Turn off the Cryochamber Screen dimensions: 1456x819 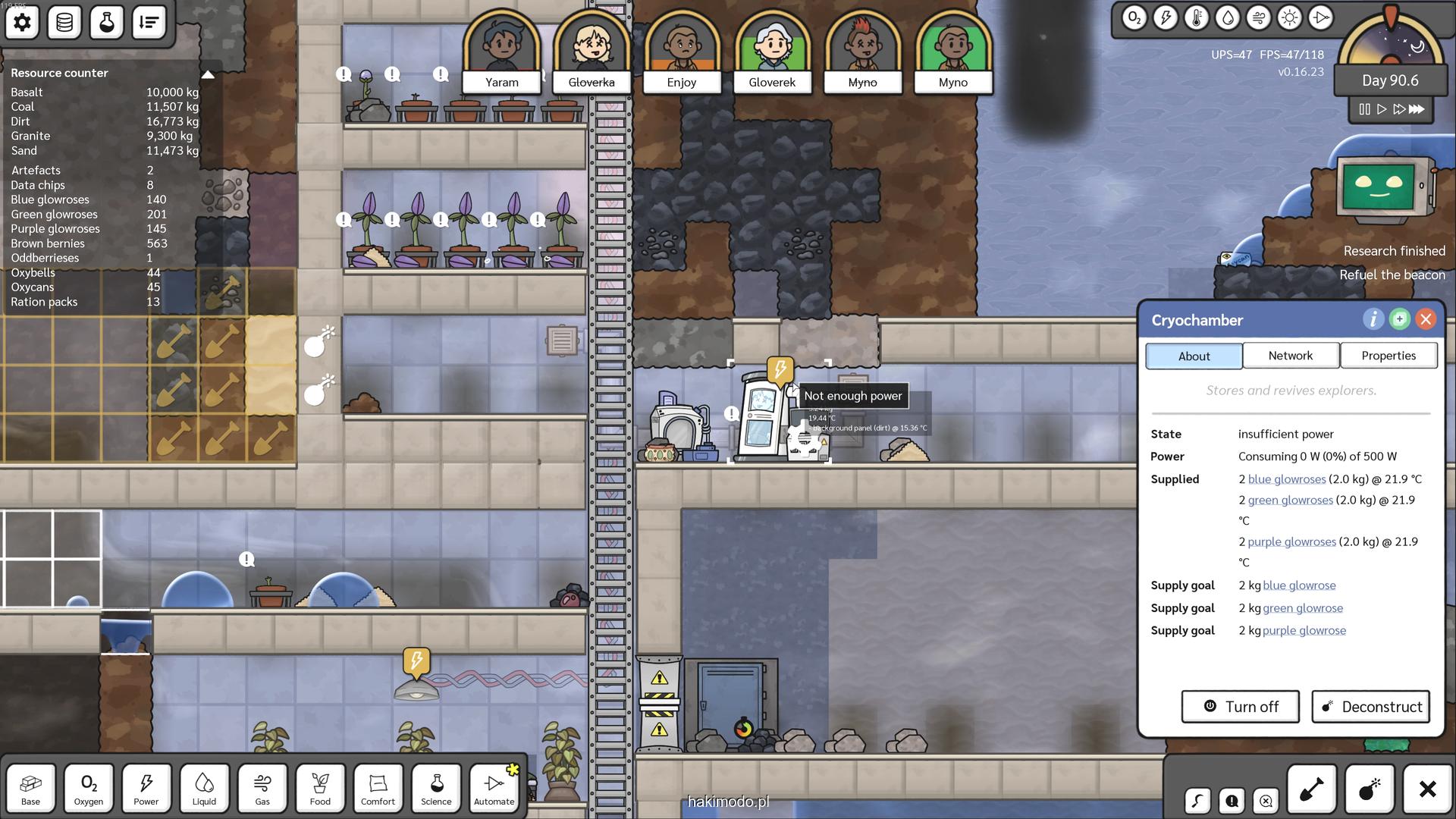pyautogui.click(x=1240, y=707)
